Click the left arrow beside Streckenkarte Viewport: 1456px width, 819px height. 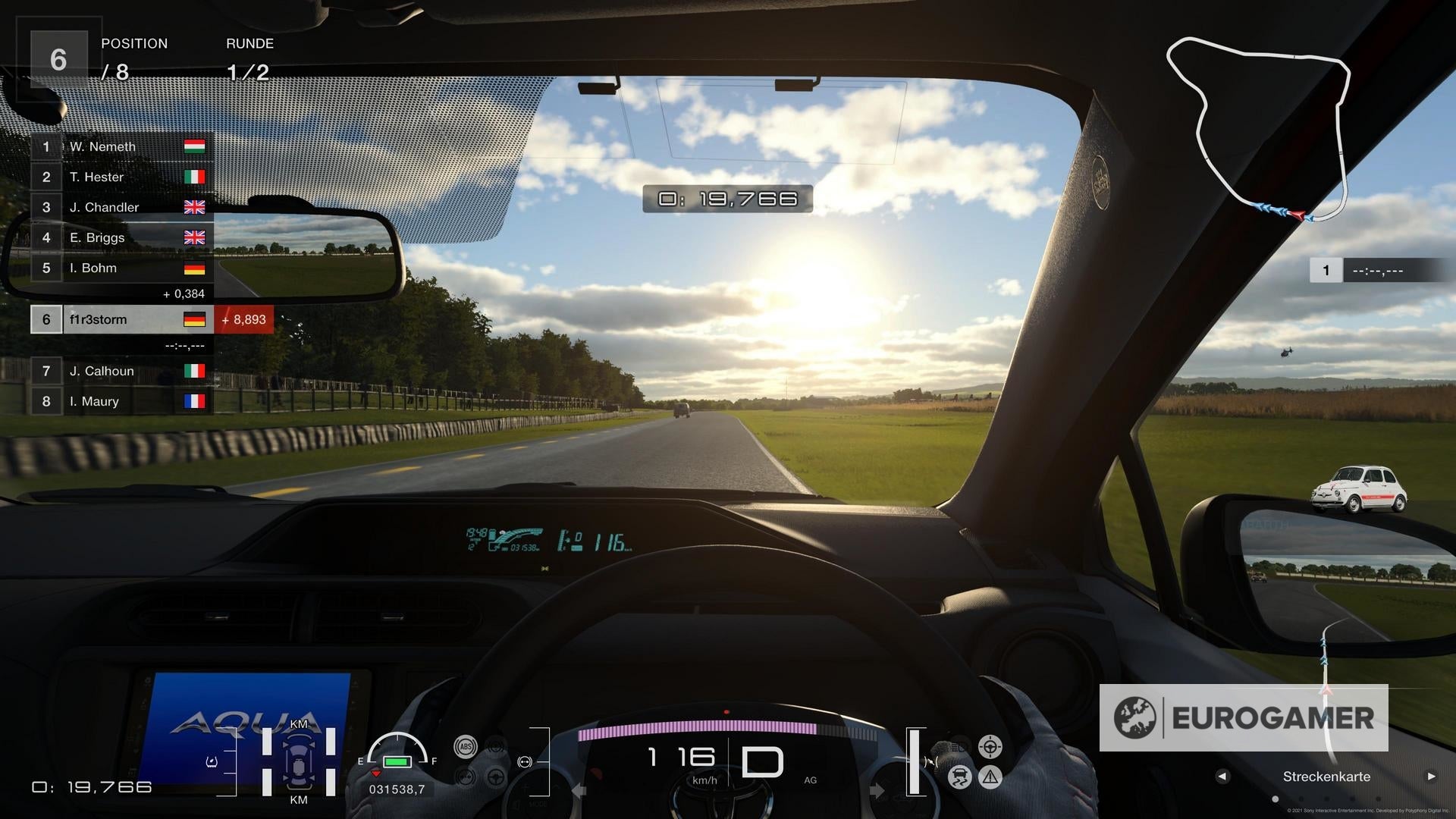pyautogui.click(x=1222, y=777)
